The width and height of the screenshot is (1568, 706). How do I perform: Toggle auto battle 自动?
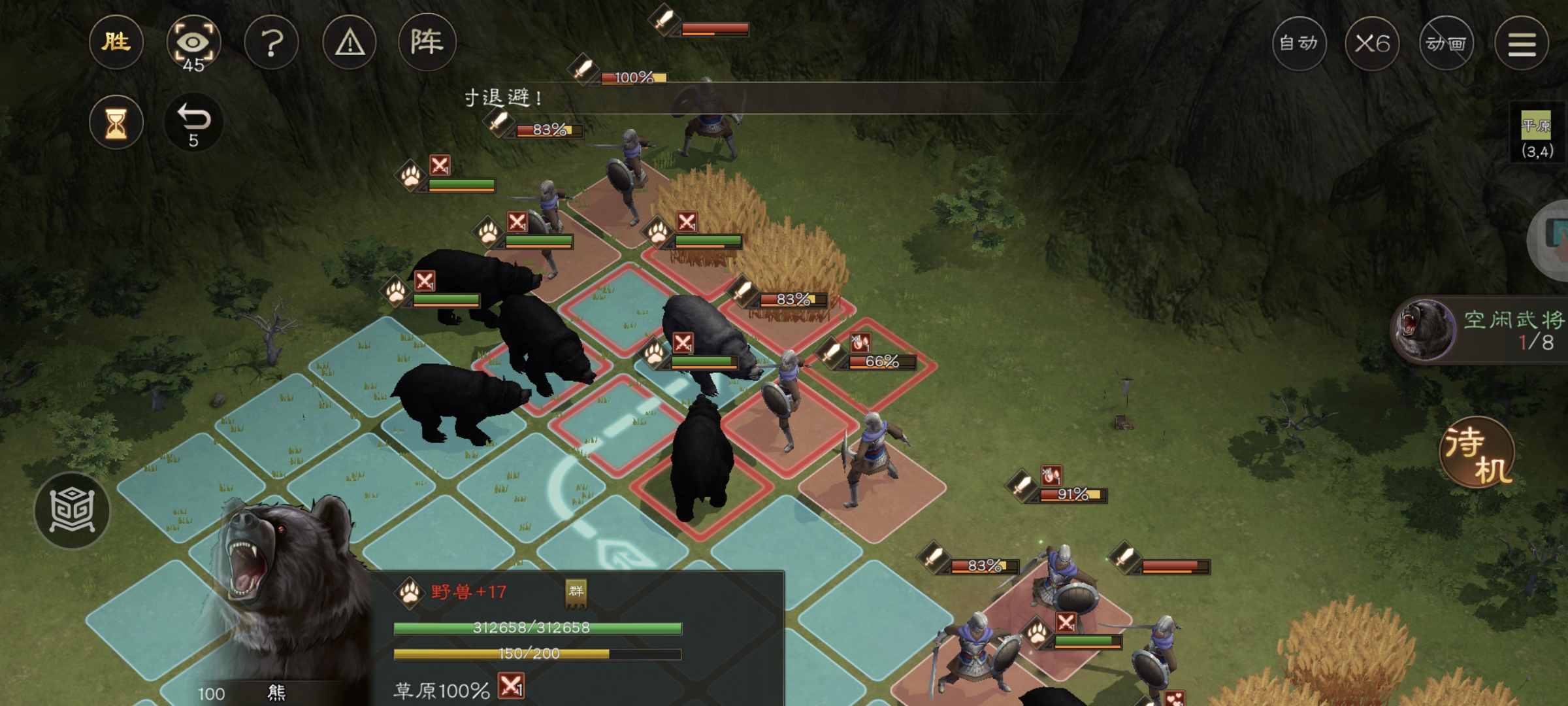pyautogui.click(x=1299, y=44)
